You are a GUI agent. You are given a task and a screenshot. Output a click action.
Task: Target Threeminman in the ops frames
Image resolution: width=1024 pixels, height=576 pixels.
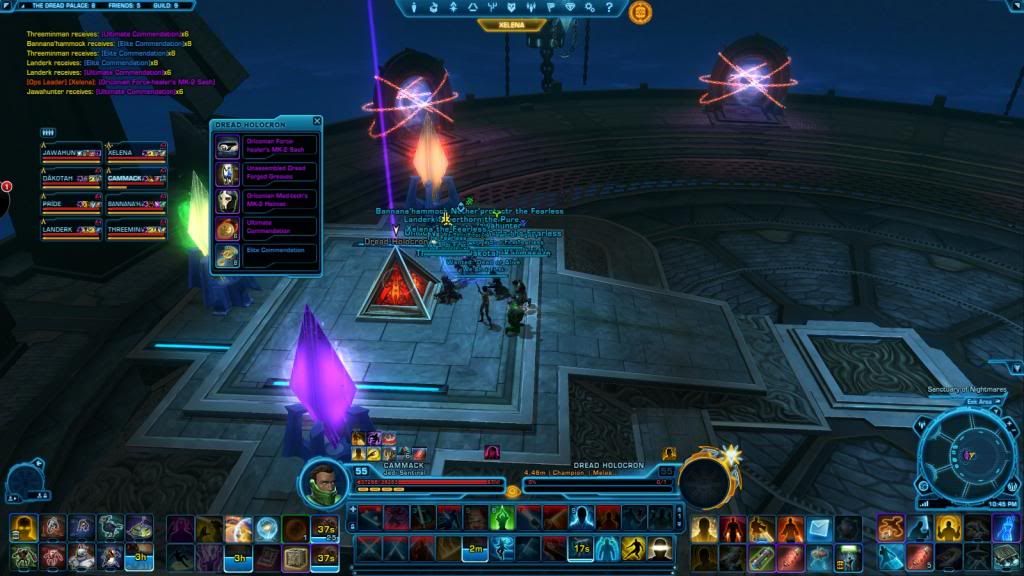tap(135, 229)
